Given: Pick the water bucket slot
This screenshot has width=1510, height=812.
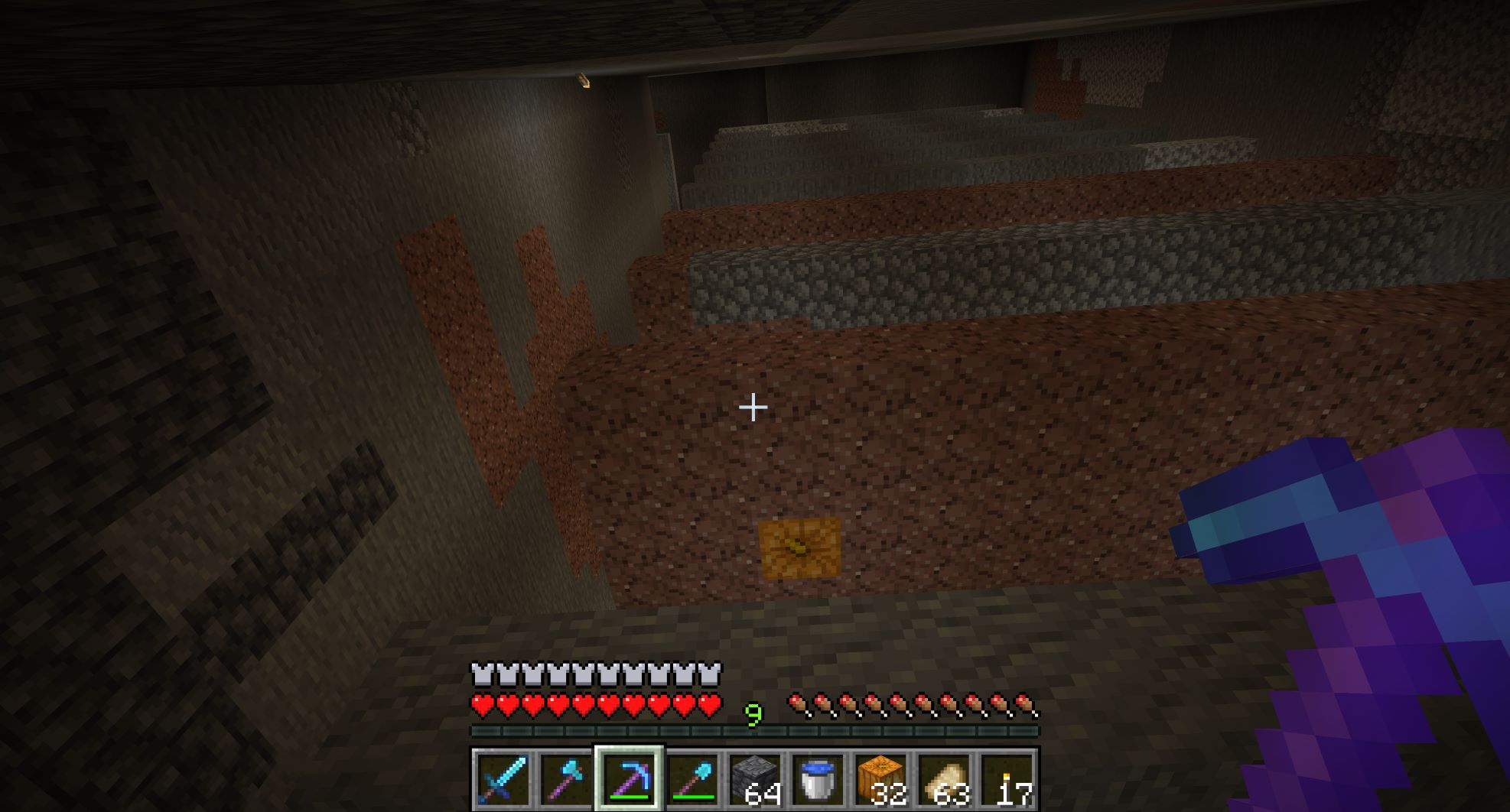Looking at the screenshot, I should 818,779.
